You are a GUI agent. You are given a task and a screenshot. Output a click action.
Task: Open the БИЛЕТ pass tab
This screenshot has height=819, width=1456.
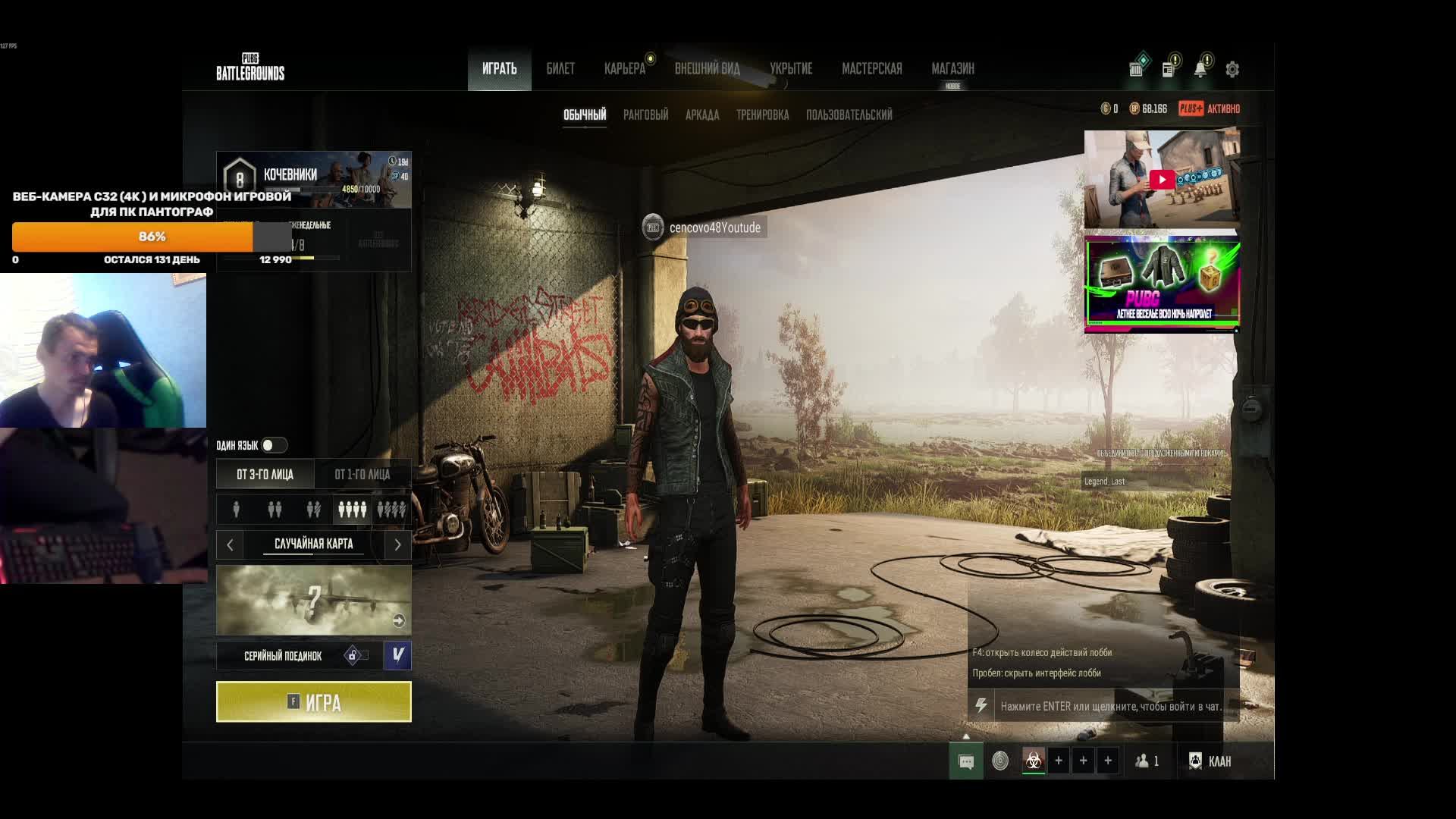tap(560, 69)
